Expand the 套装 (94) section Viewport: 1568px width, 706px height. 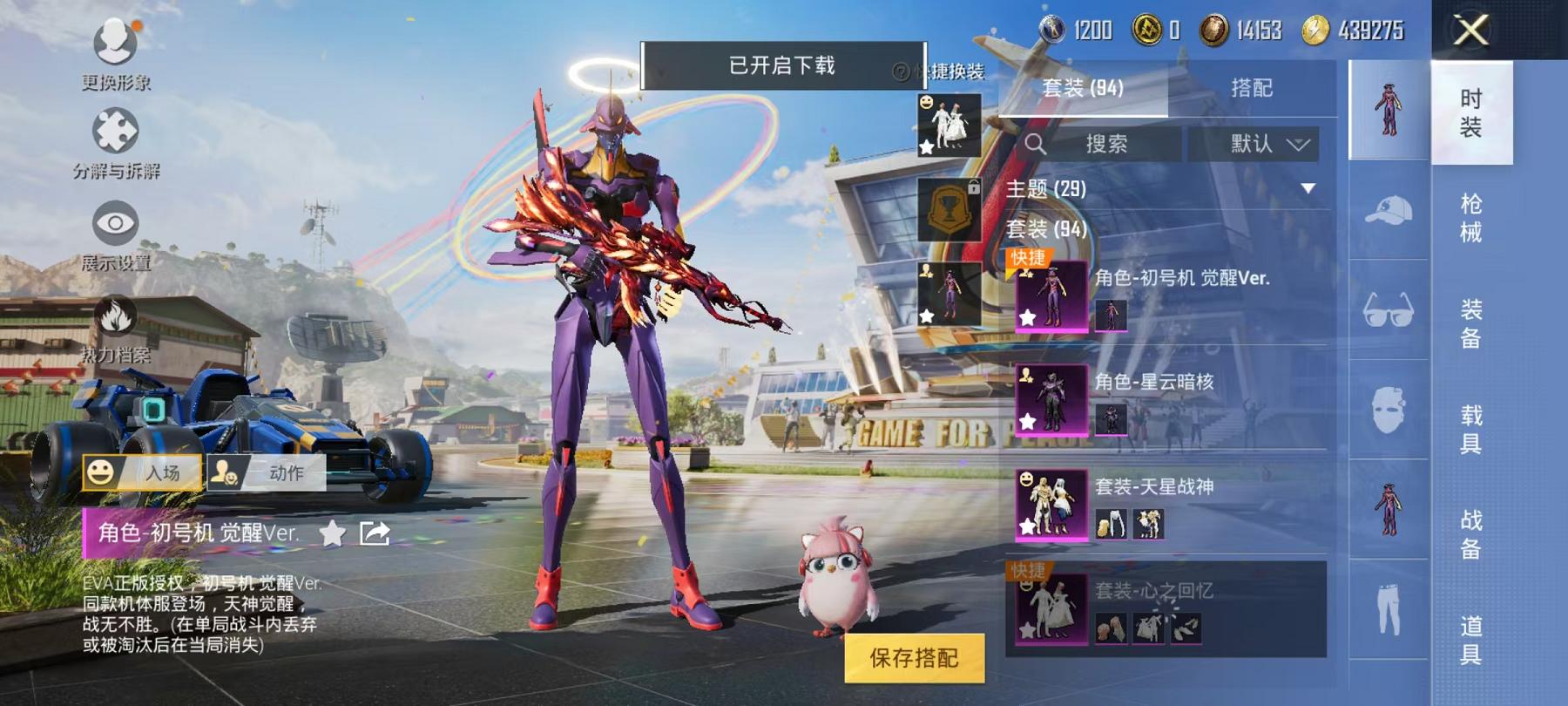click(1045, 228)
